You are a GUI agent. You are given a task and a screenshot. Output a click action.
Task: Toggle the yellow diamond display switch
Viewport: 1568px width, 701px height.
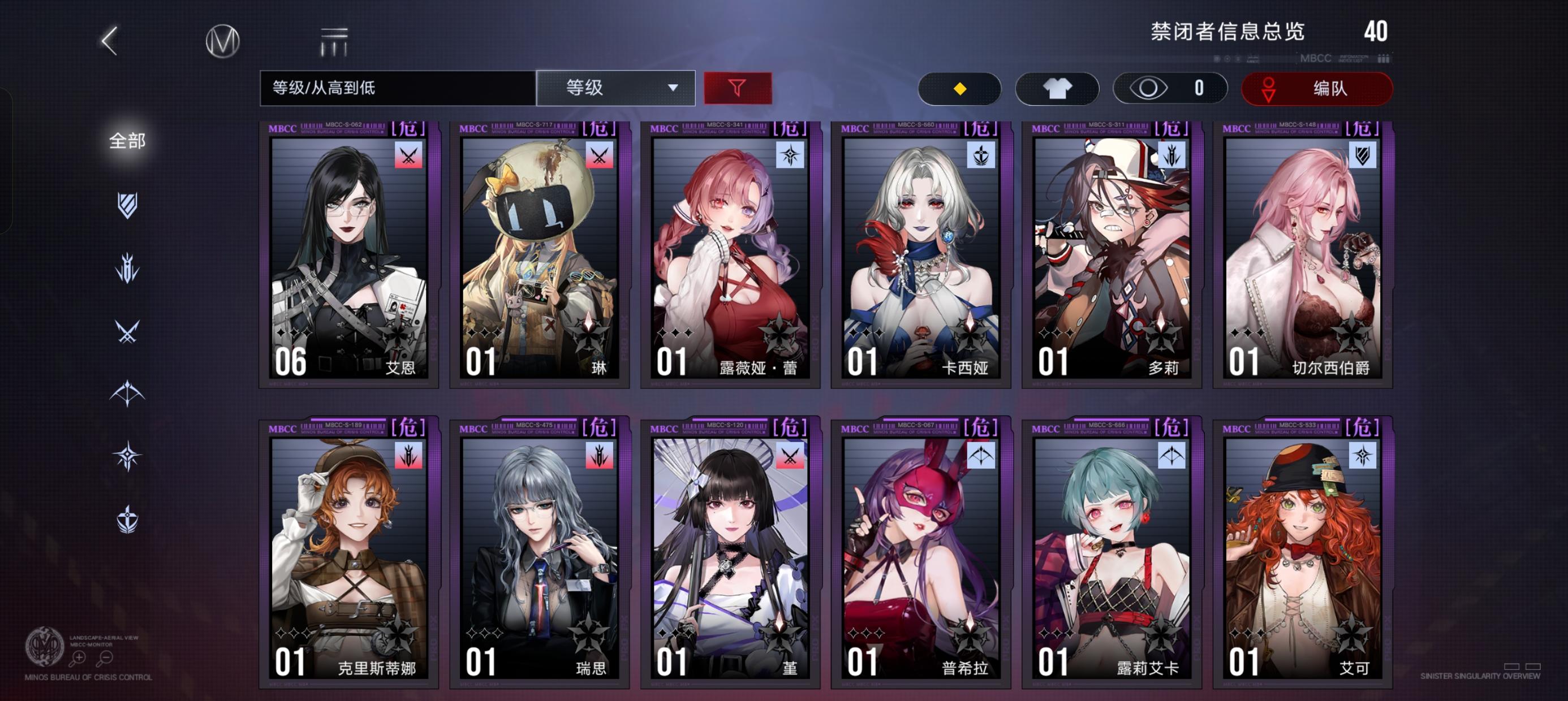pos(960,88)
